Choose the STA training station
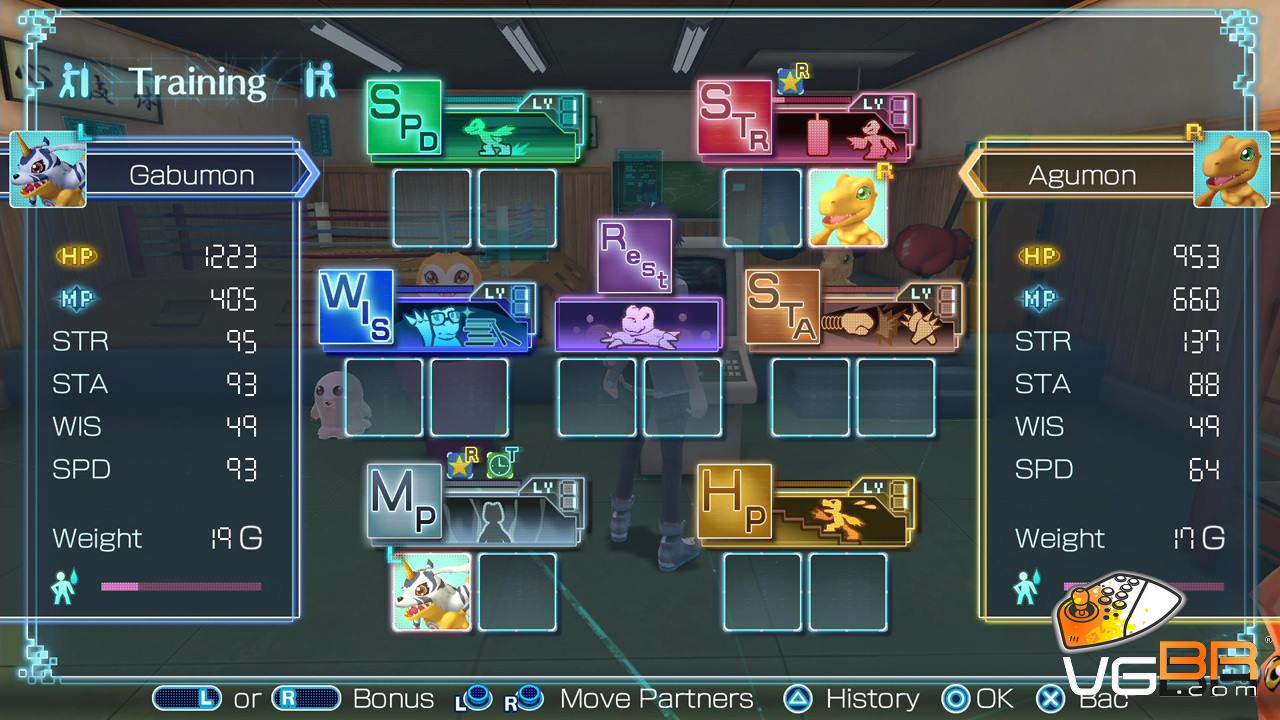The height and width of the screenshot is (720, 1280). (x=852, y=310)
